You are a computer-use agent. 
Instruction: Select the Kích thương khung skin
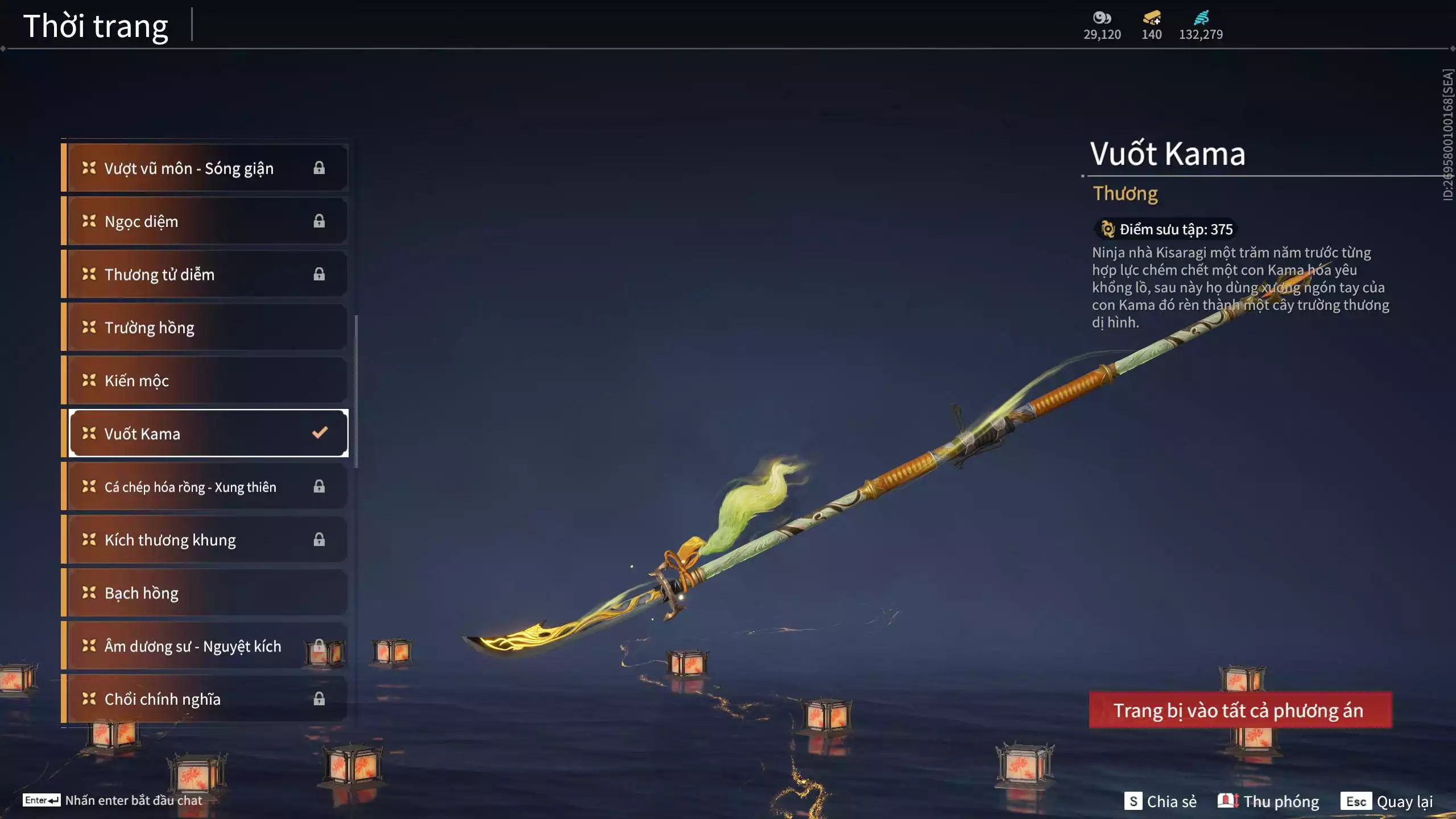tap(205, 540)
